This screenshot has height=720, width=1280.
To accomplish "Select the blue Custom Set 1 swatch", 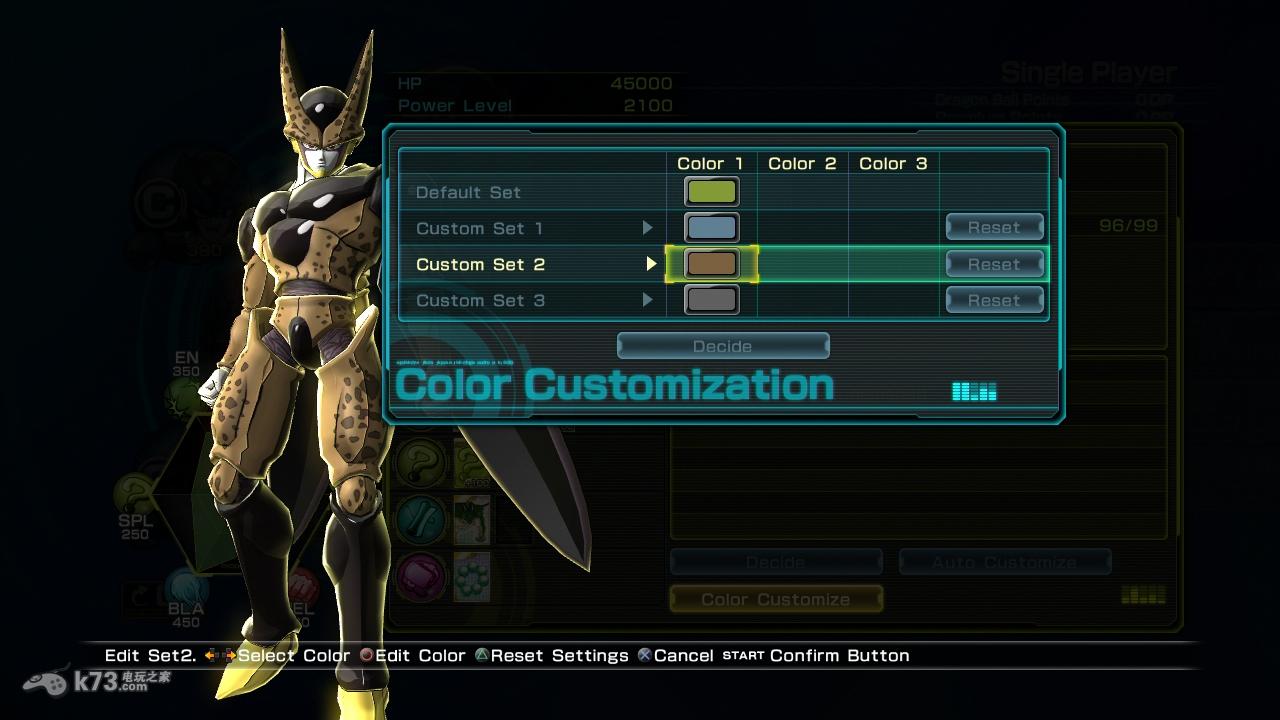I will point(711,228).
